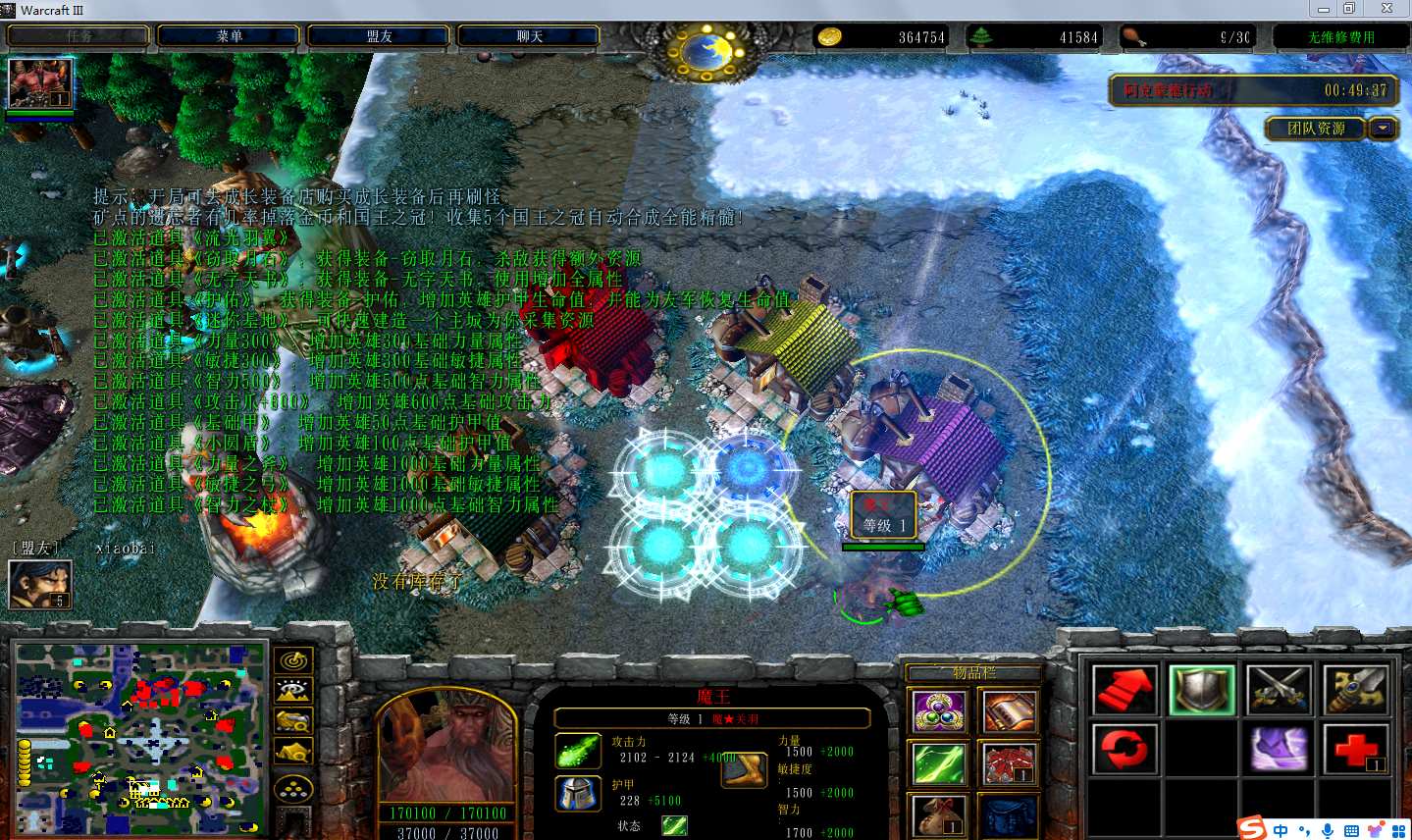Select the ally xiaobai hero portrait
This screenshot has height=840, width=1412.
click(x=40, y=585)
